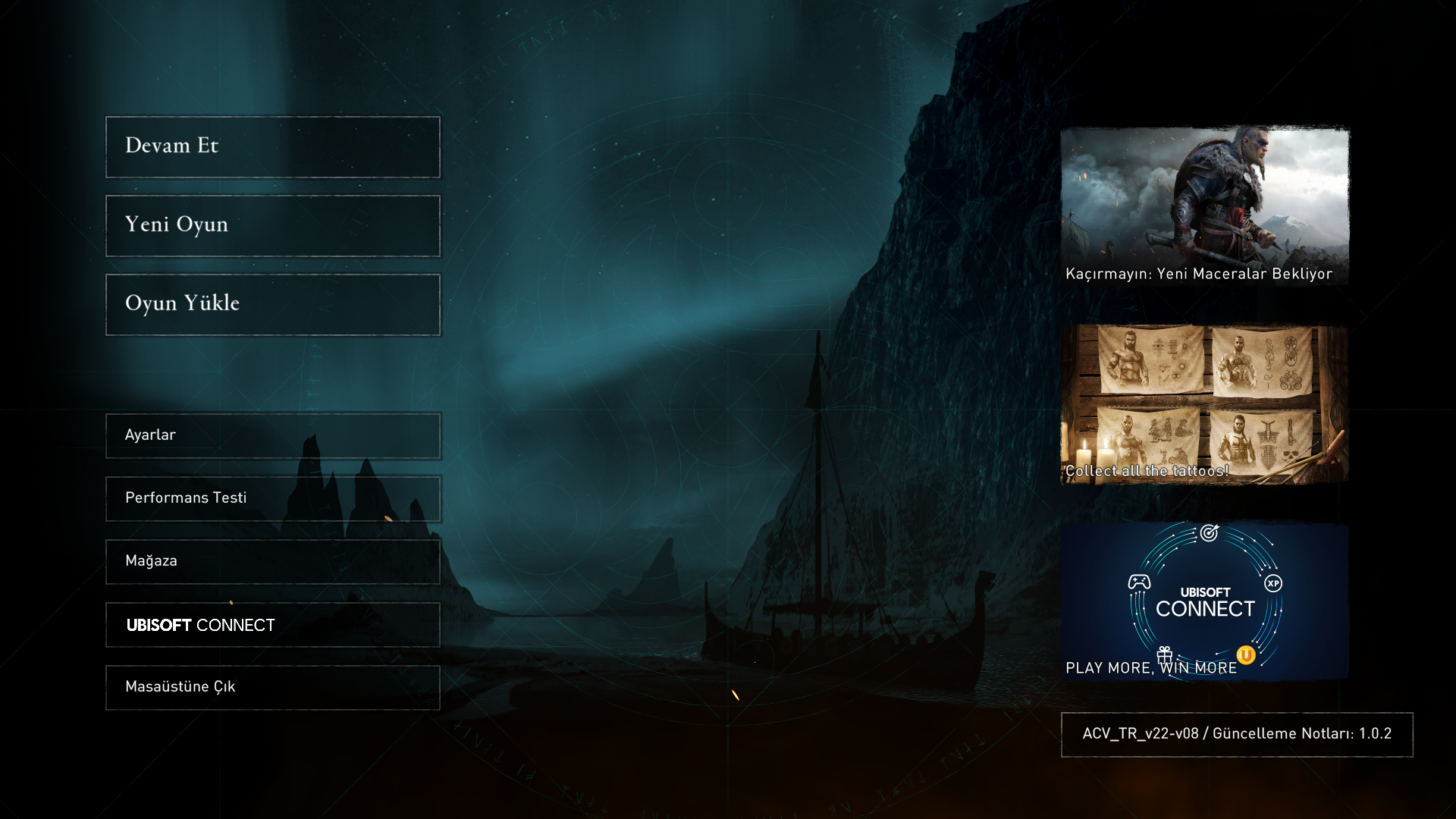Open the Mağaza store
The height and width of the screenshot is (819, 1456).
pyautogui.click(x=273, y=562)
